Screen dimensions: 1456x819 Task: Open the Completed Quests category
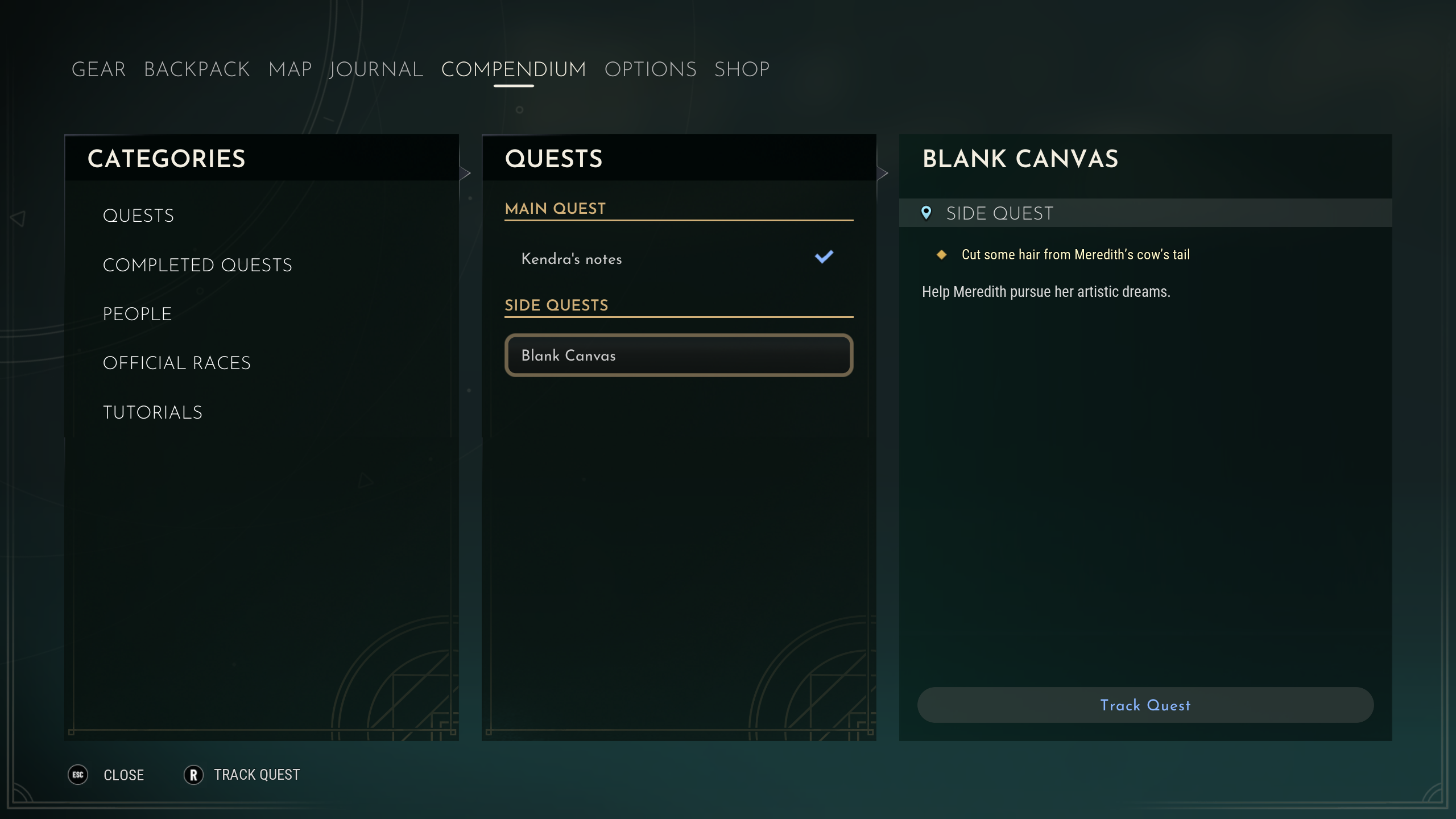point(197,265)
